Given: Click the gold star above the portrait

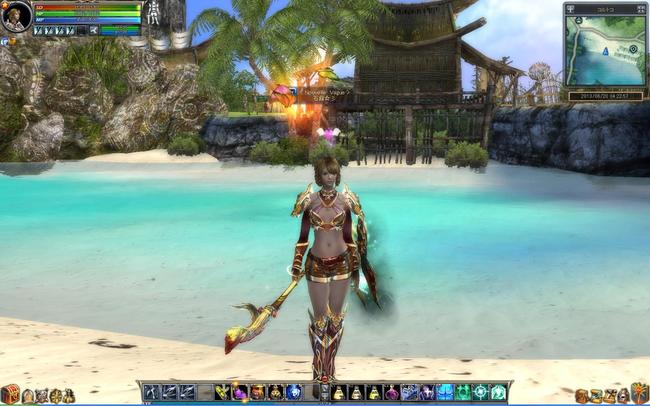Looking at the screenshot, I should click(x=7, y=5).
